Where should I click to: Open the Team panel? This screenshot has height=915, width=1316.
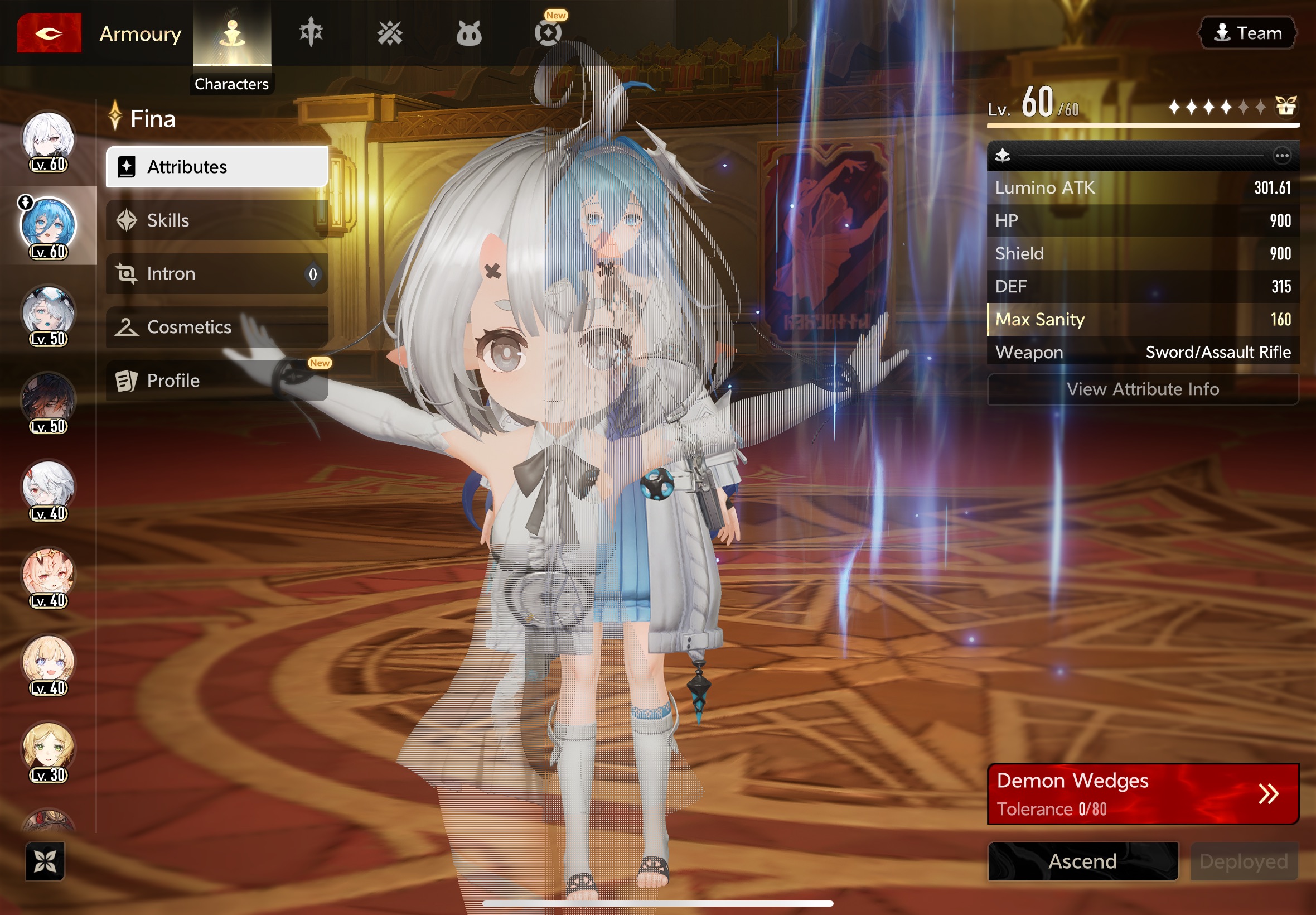click(1248, 33)
